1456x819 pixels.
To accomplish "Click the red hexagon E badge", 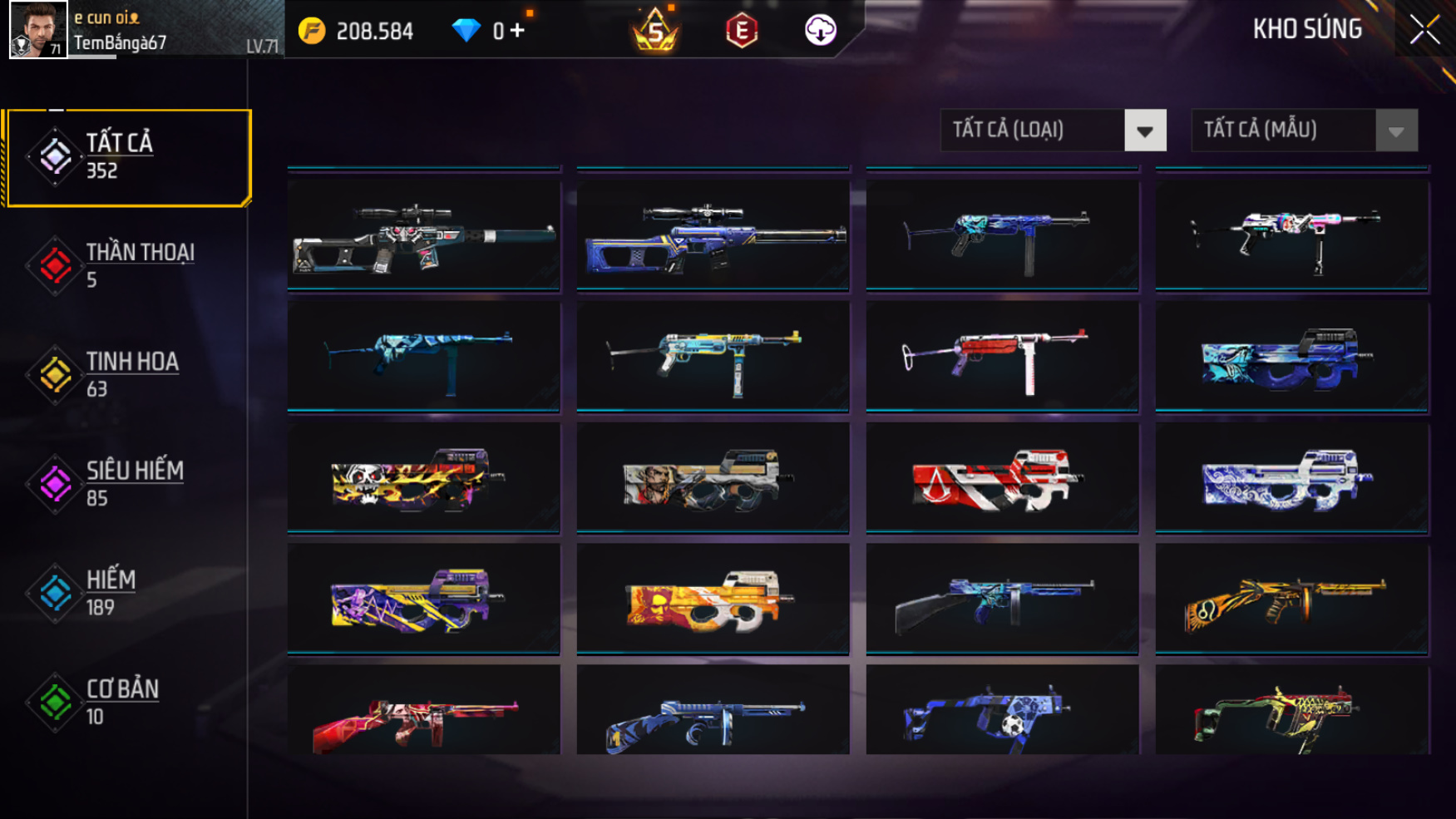I will point(741,31).
